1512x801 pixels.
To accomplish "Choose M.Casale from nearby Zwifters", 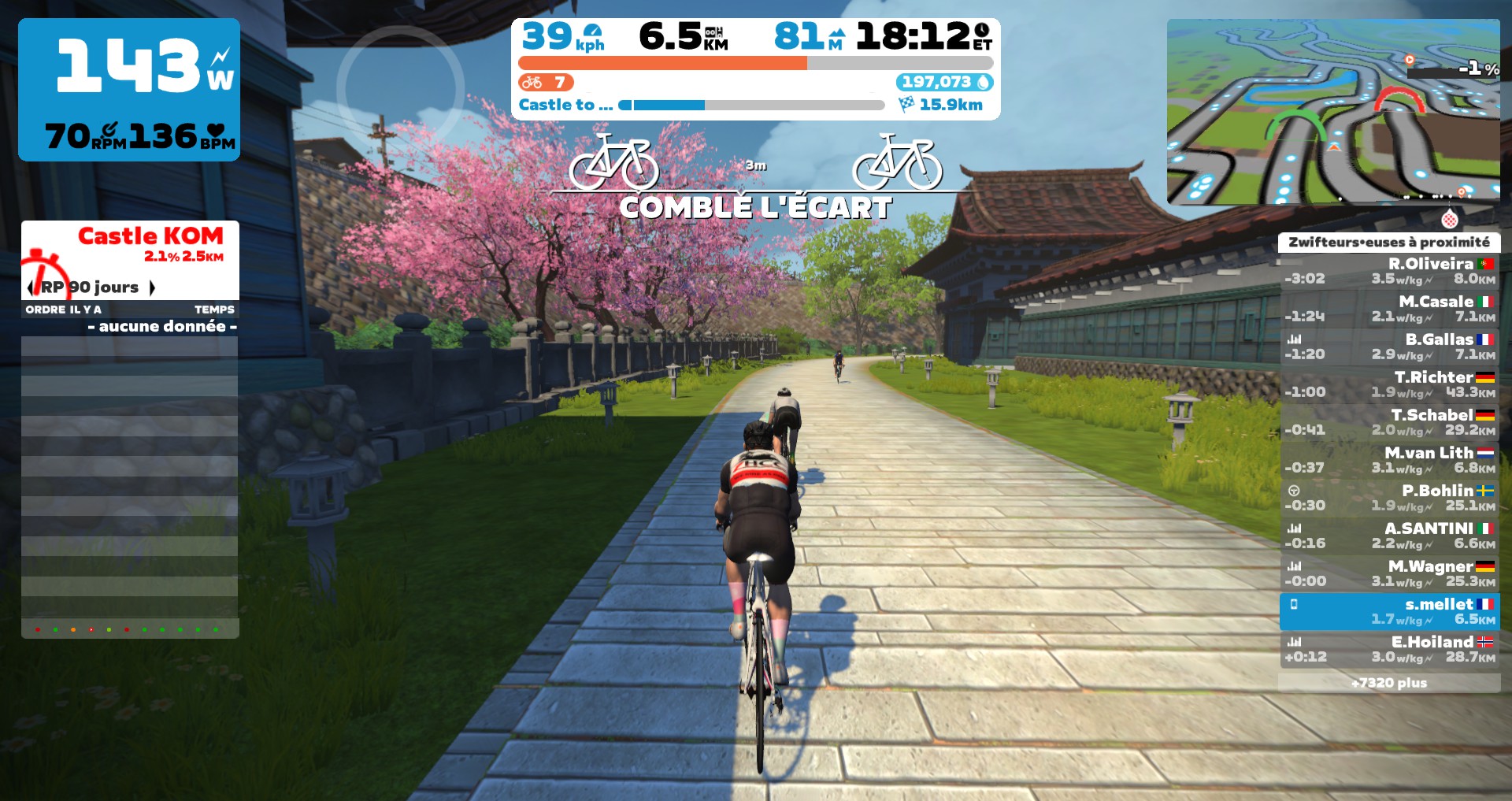I will [x=1389, y=309].
